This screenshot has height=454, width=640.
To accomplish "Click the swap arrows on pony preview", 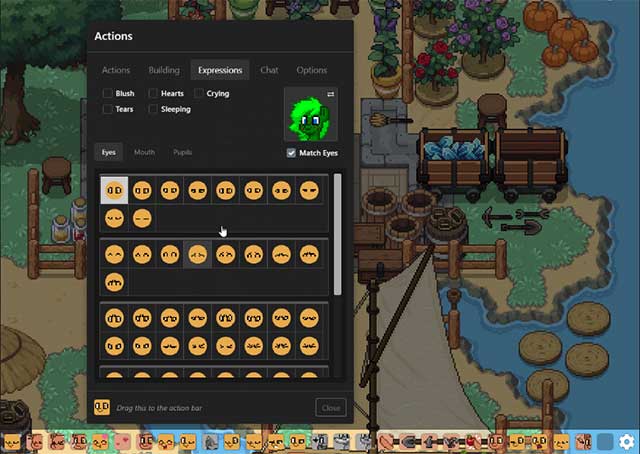I will [331, 94].
